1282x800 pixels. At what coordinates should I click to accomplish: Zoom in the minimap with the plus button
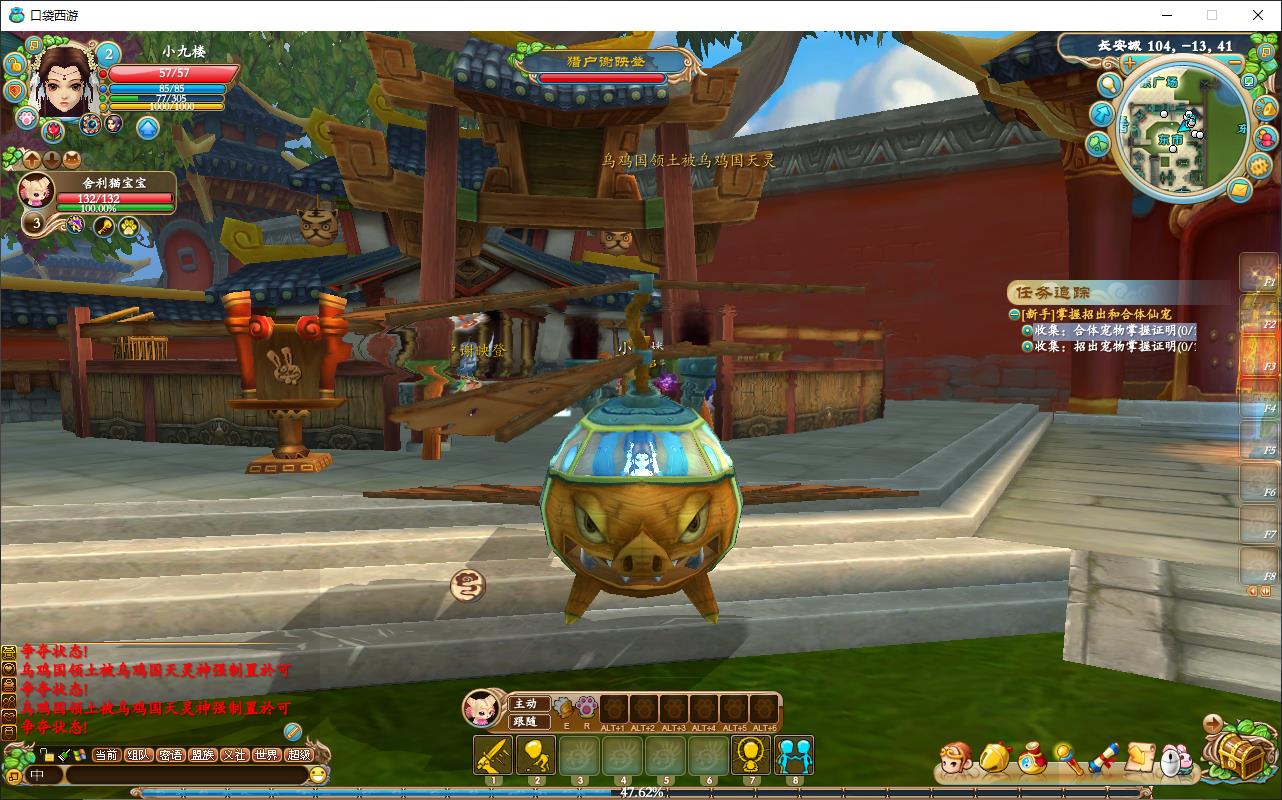(1129, 63)
